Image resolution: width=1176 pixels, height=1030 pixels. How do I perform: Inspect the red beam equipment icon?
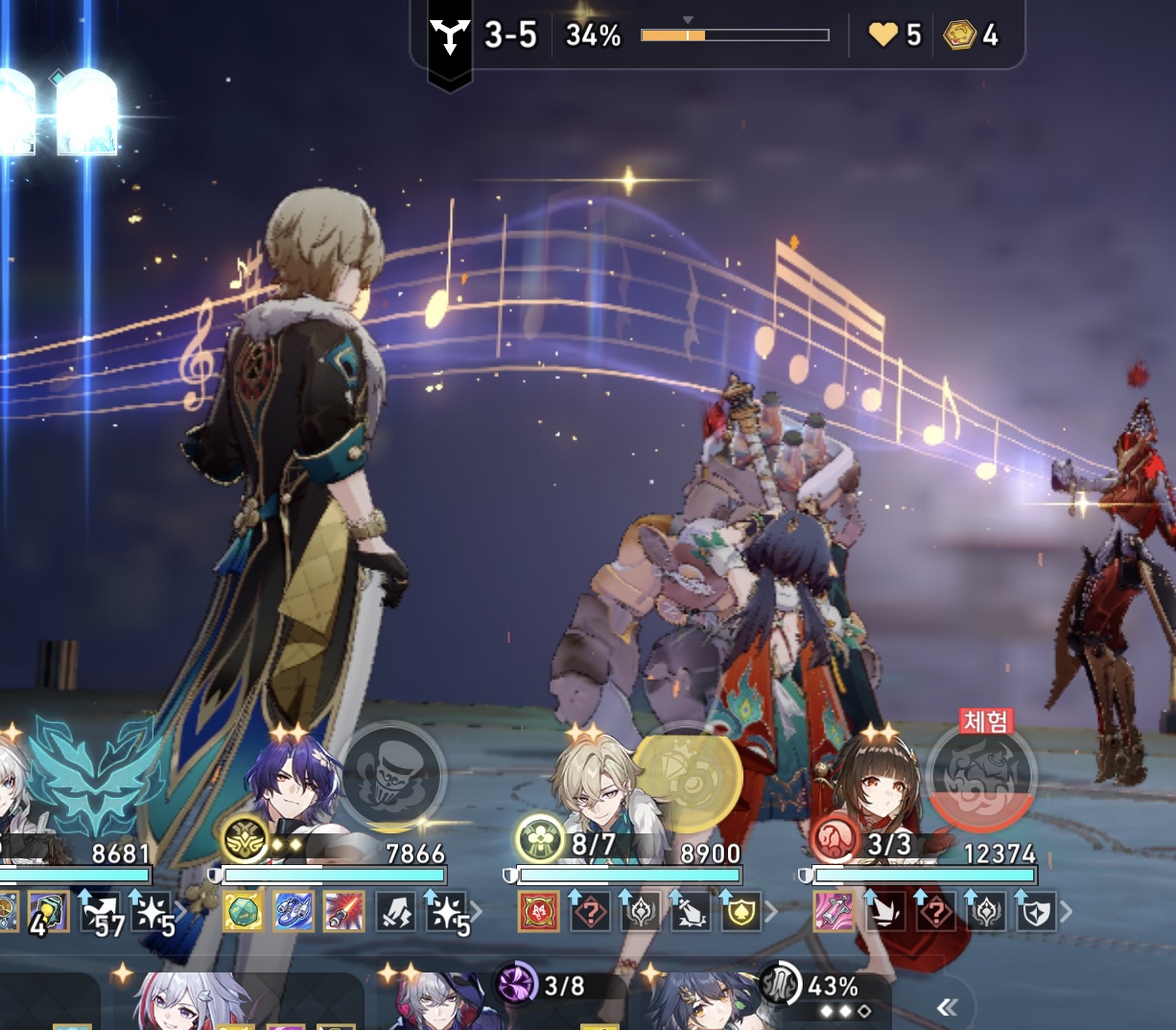343,911
